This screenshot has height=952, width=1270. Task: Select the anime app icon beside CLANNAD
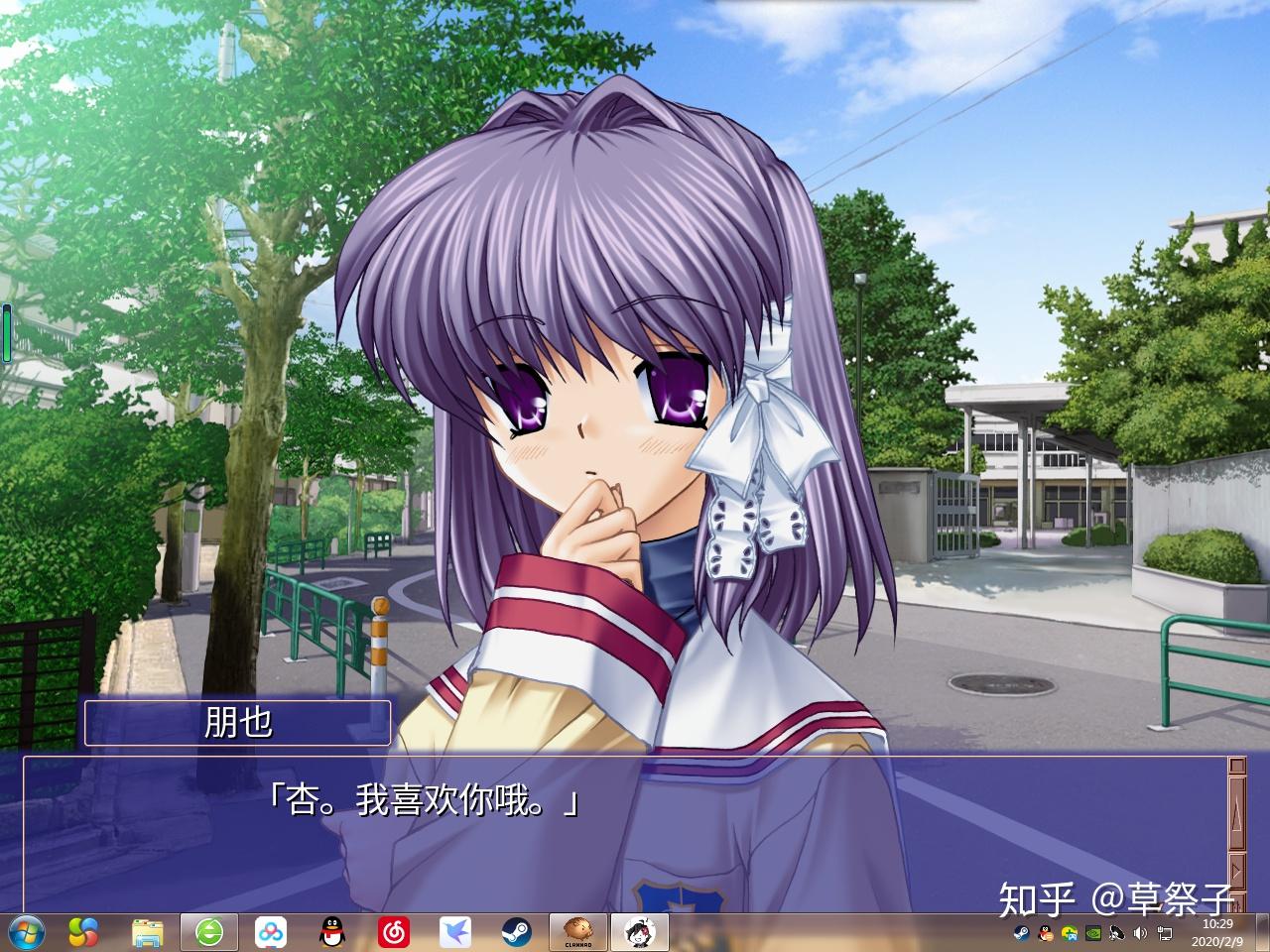pyautogui.click(x=640, y=932)
